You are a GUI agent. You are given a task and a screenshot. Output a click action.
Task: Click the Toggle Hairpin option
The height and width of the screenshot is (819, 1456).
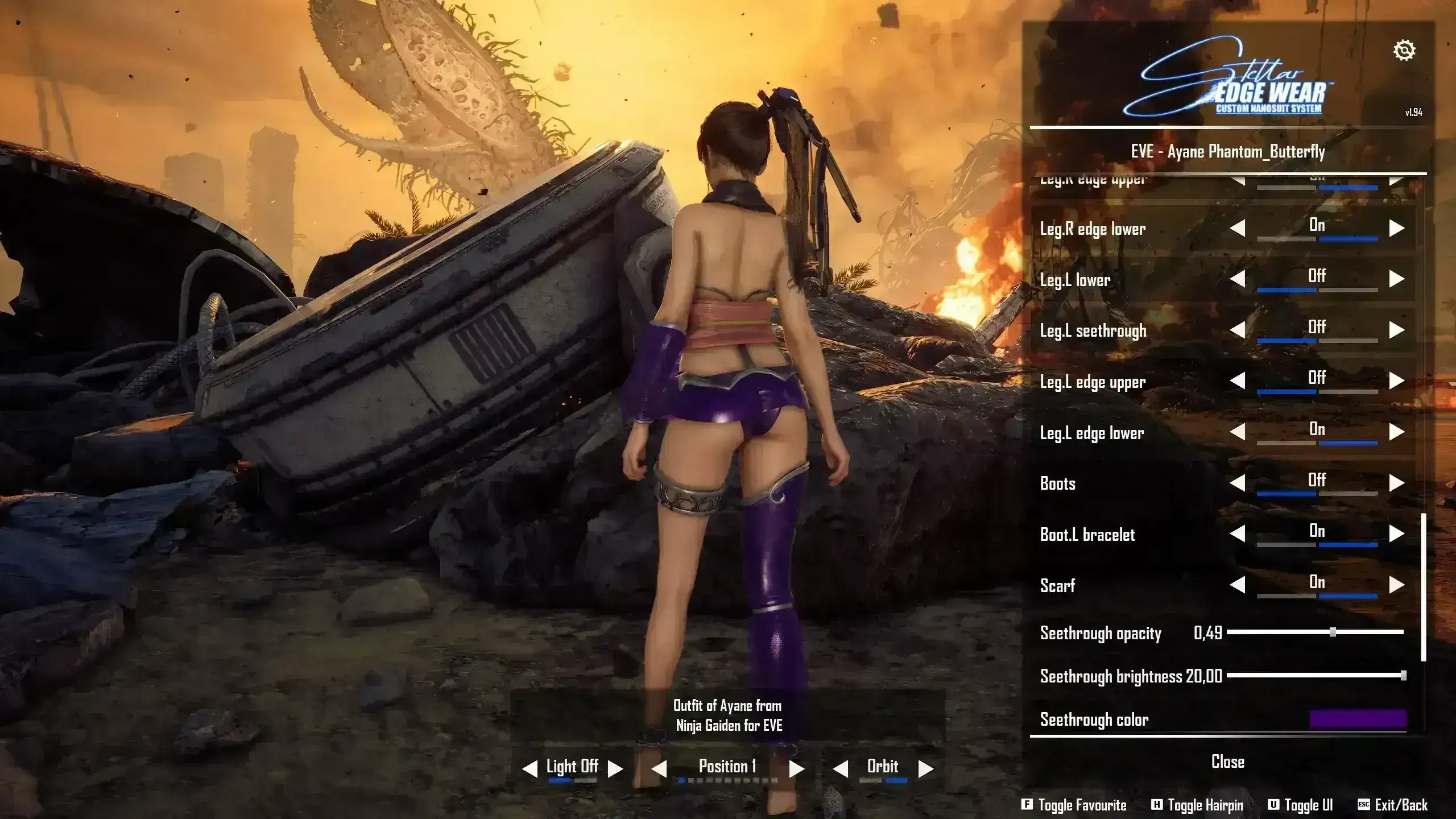pos(1197,805)
